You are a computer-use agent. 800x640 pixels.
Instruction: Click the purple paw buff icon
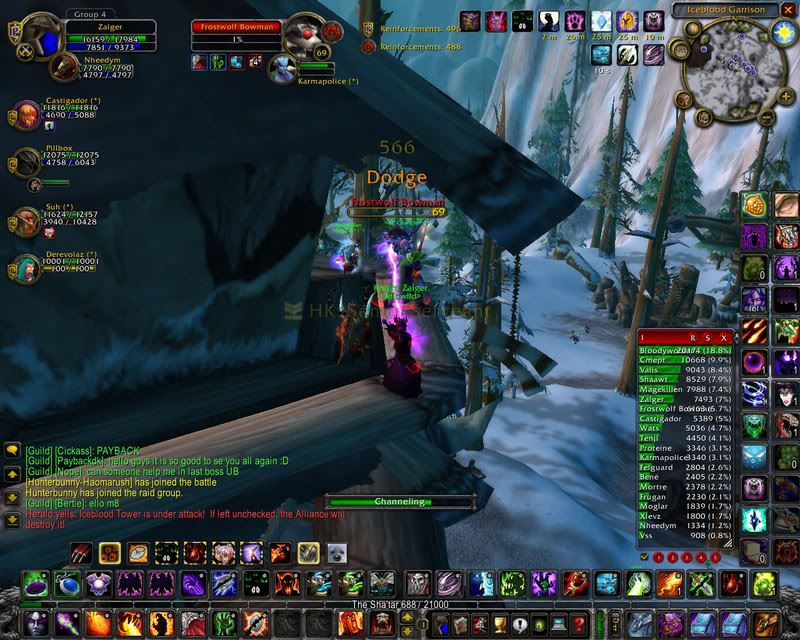pos(574,20)
